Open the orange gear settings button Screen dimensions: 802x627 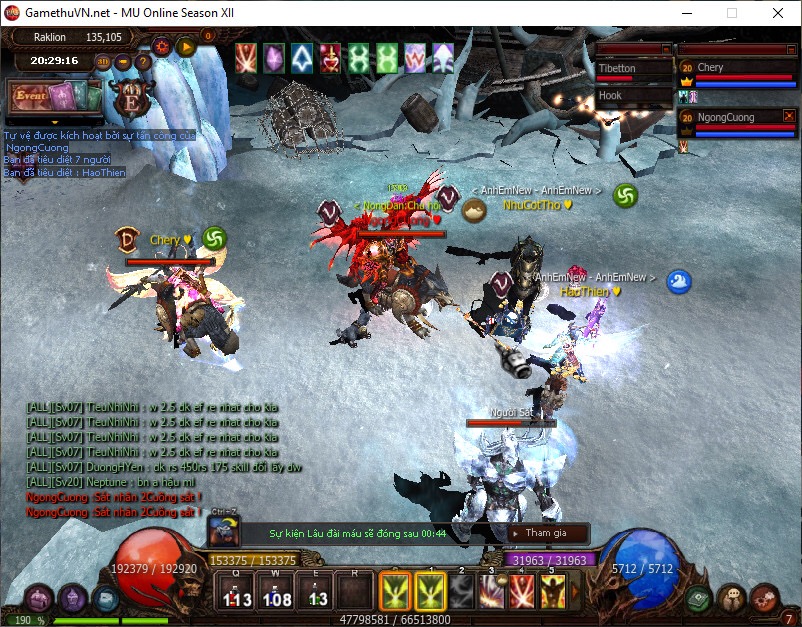tap(162, 45)
